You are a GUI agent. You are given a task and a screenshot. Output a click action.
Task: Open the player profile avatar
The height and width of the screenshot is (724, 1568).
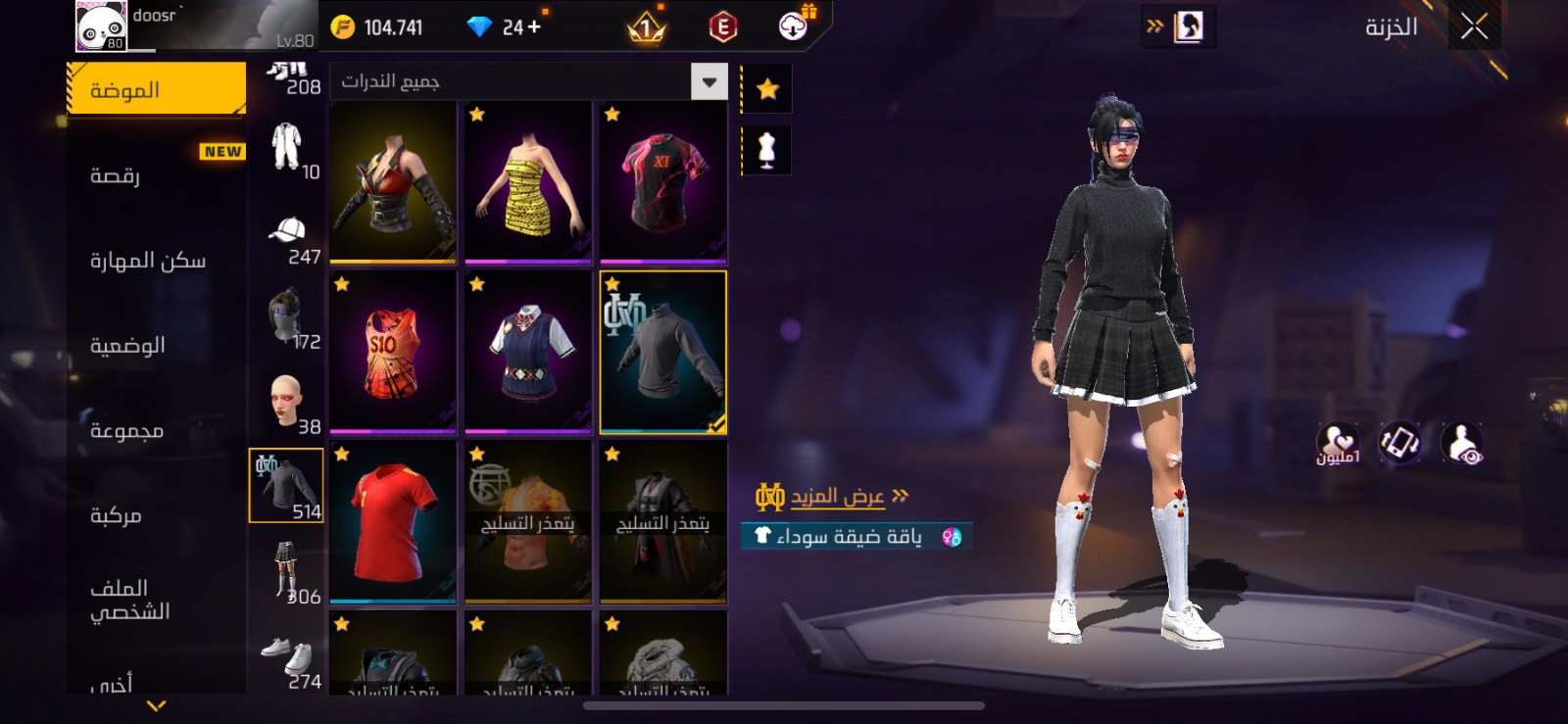pyautogui.click(x=101, y=26)
